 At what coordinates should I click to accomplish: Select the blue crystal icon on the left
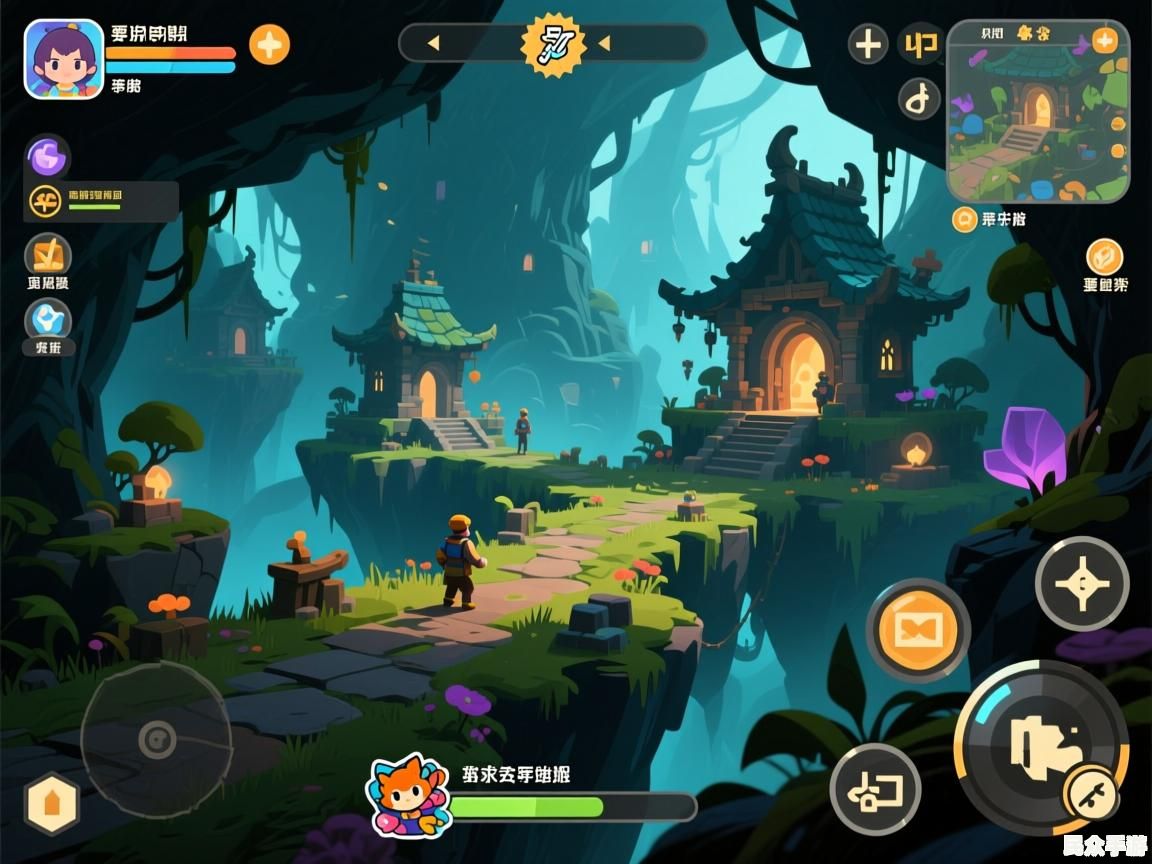point(47,320)
